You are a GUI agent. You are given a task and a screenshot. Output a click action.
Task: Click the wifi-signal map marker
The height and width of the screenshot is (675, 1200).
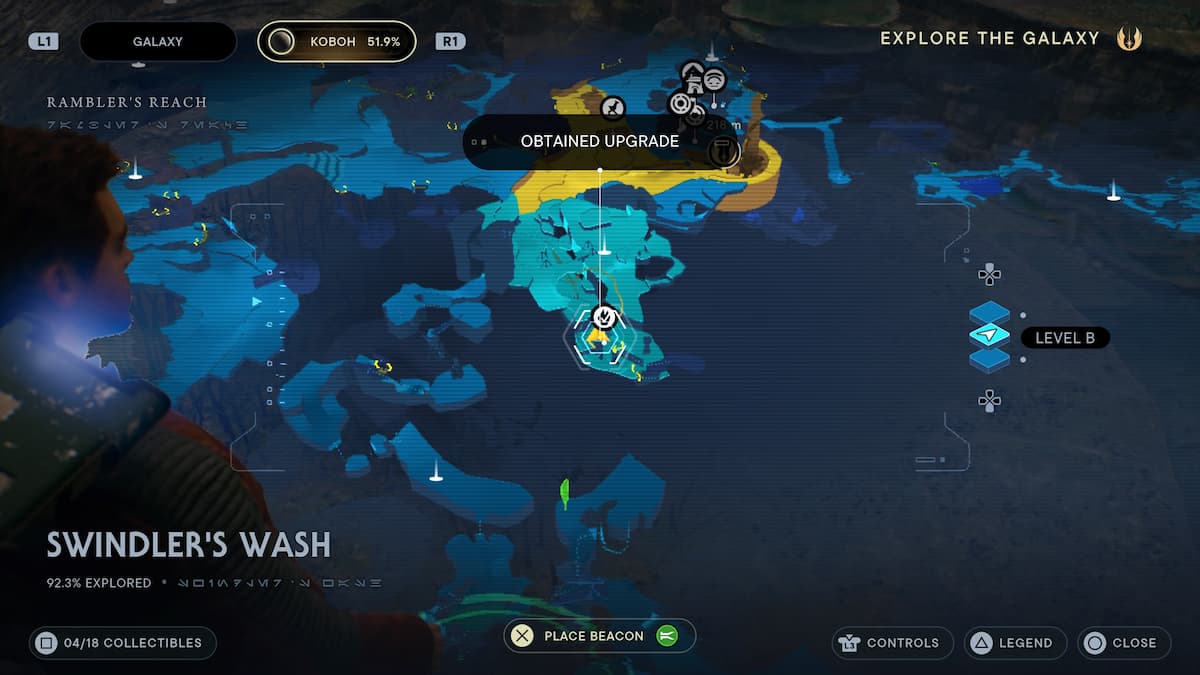pyautogui.click(x=713, y=79)
